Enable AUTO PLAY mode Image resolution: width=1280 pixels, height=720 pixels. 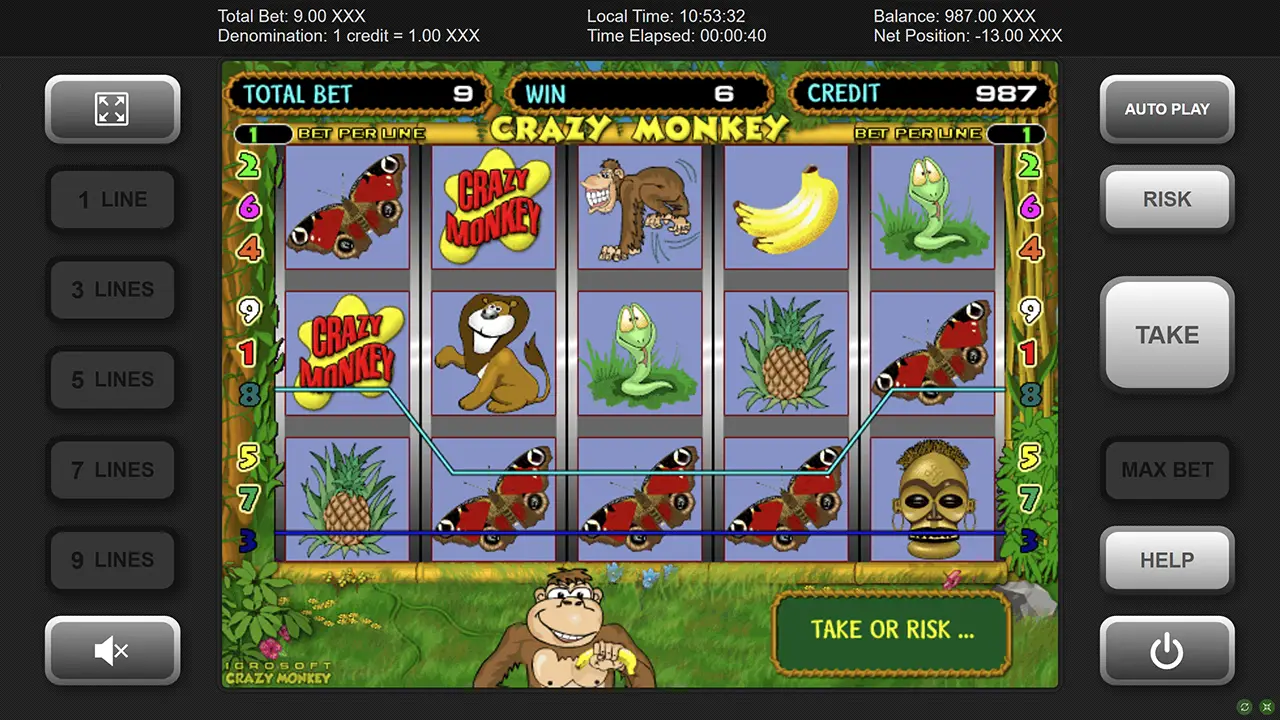tap(1166, 109)
